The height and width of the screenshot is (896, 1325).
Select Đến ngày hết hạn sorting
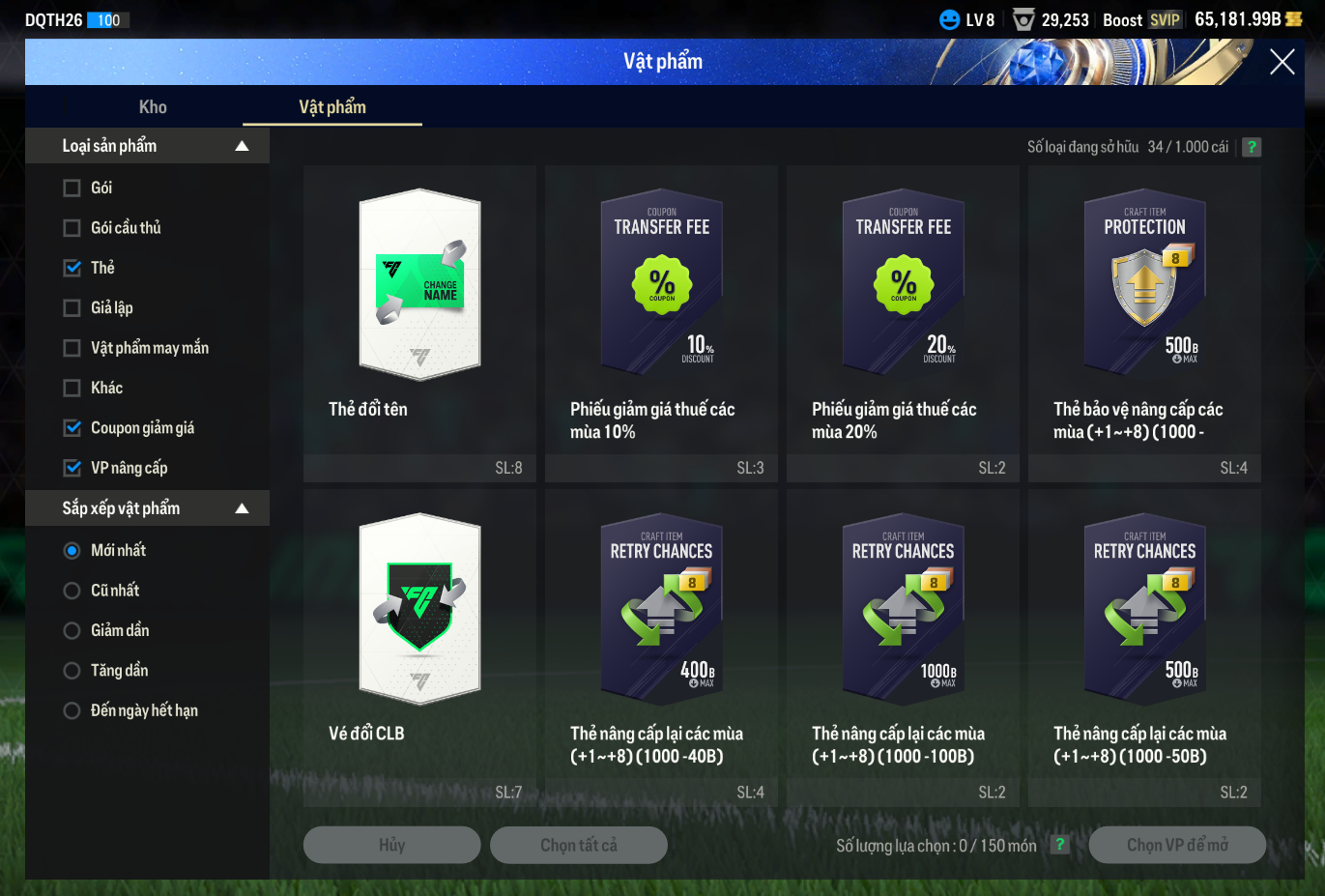(72, 711)
